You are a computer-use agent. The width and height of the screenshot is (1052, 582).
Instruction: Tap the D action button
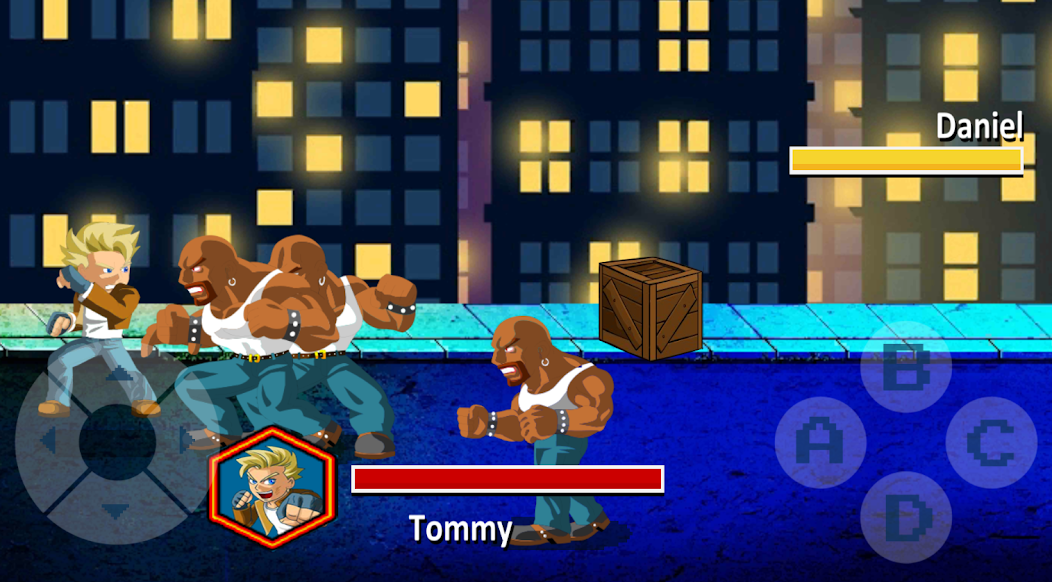click(906, 517)
